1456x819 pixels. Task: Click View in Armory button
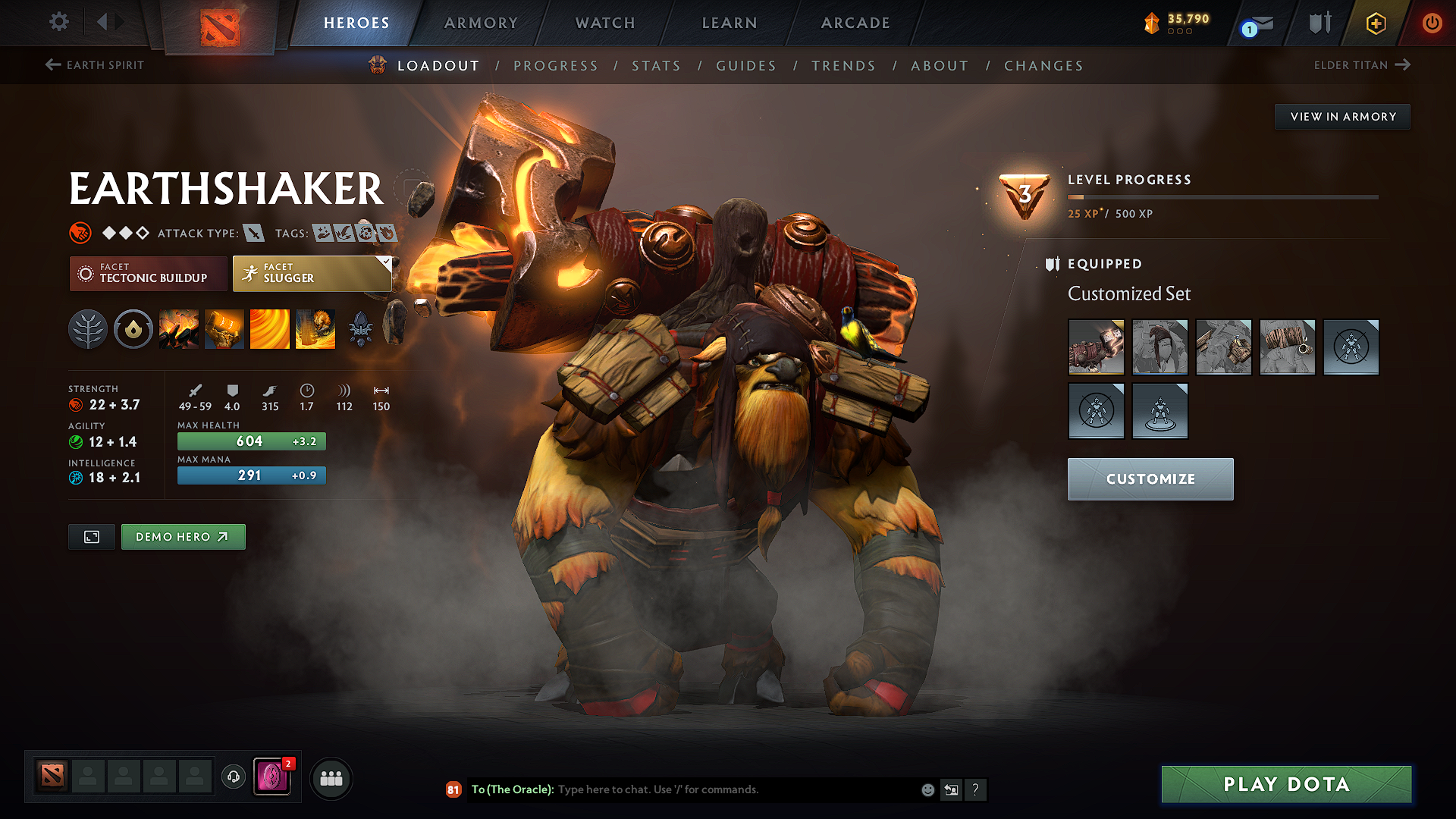coord(1342,117)
